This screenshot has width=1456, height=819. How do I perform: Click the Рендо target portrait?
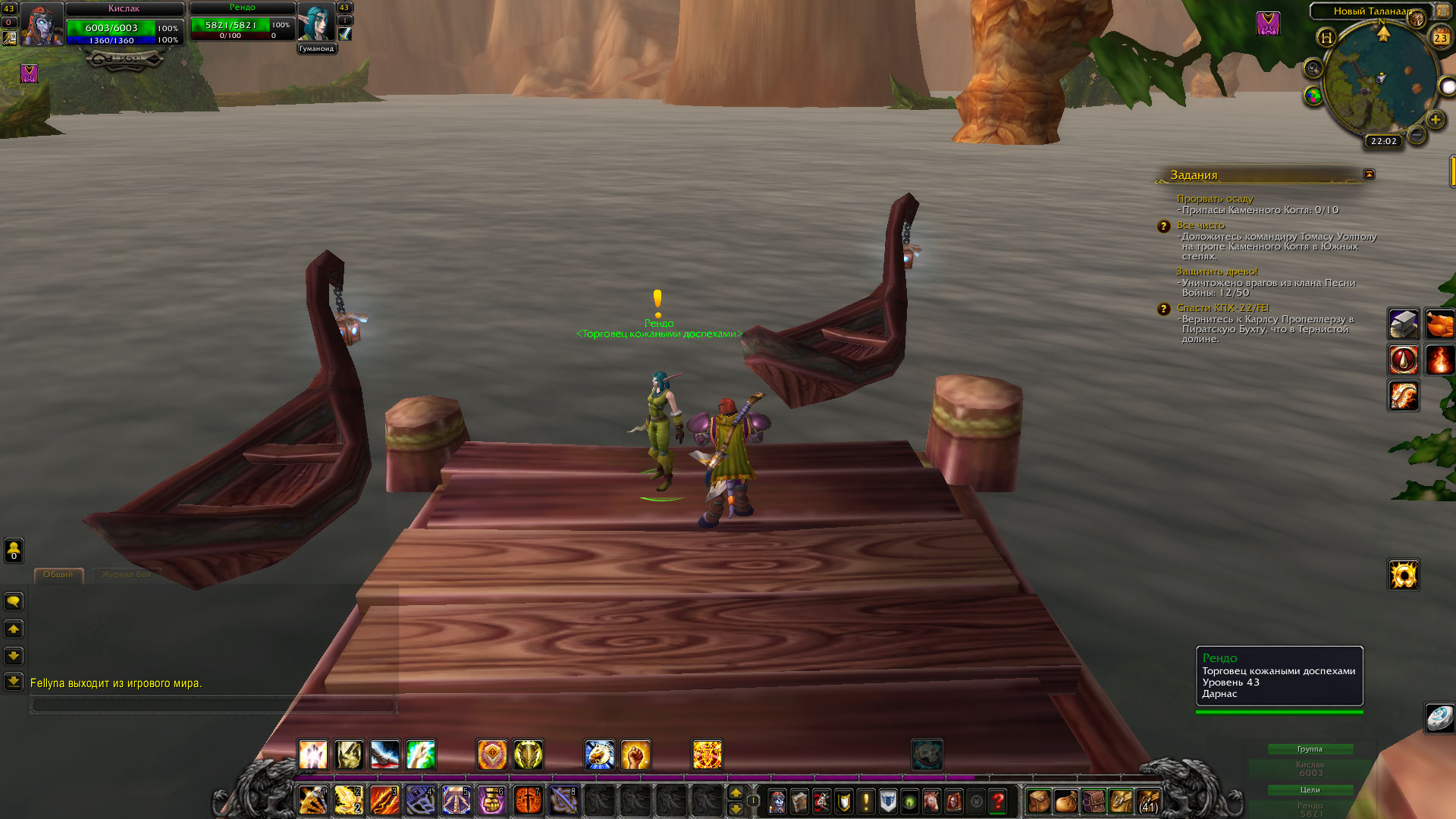pyautogui.click(x=316, y=22)
